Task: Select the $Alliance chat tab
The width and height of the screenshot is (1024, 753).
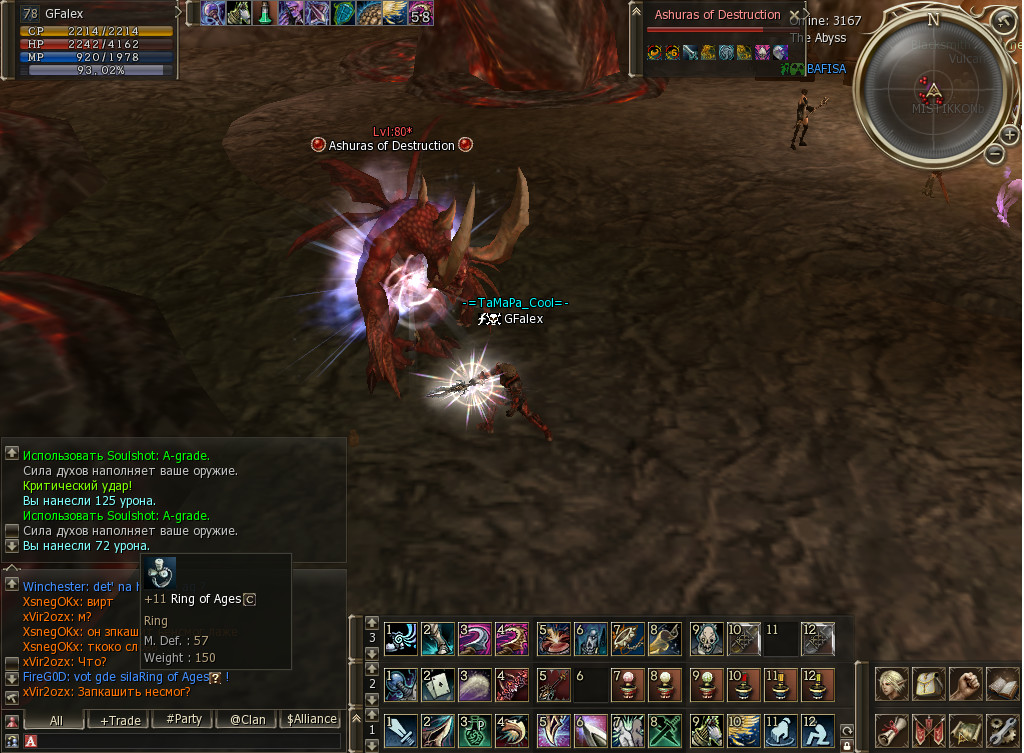Action: point(311,719)
